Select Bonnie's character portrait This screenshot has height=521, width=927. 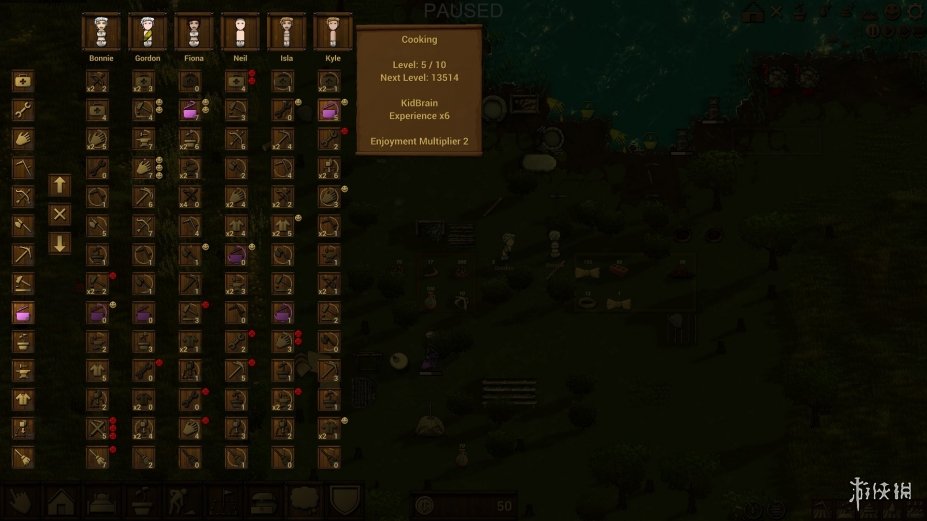pos(101,31)
